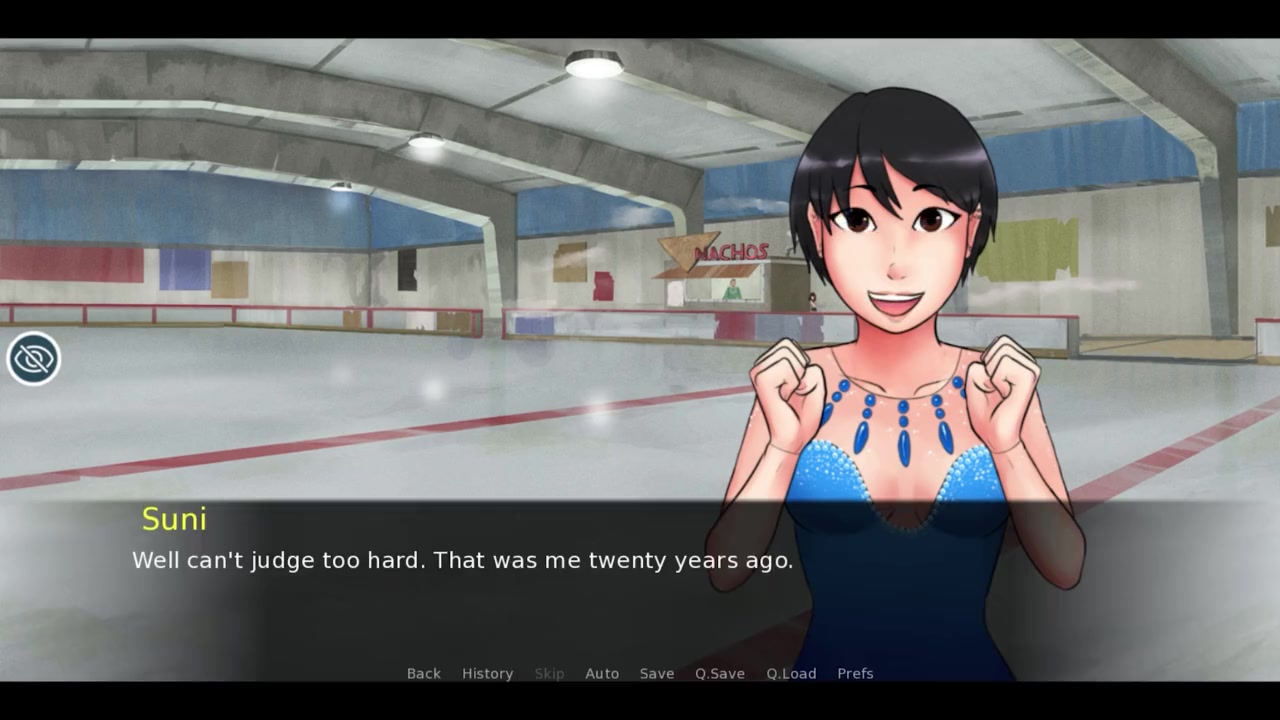The height and width of the screenshot is (720, 1280).
Task: Quick save with Q.Save
Action: (719, 673)
